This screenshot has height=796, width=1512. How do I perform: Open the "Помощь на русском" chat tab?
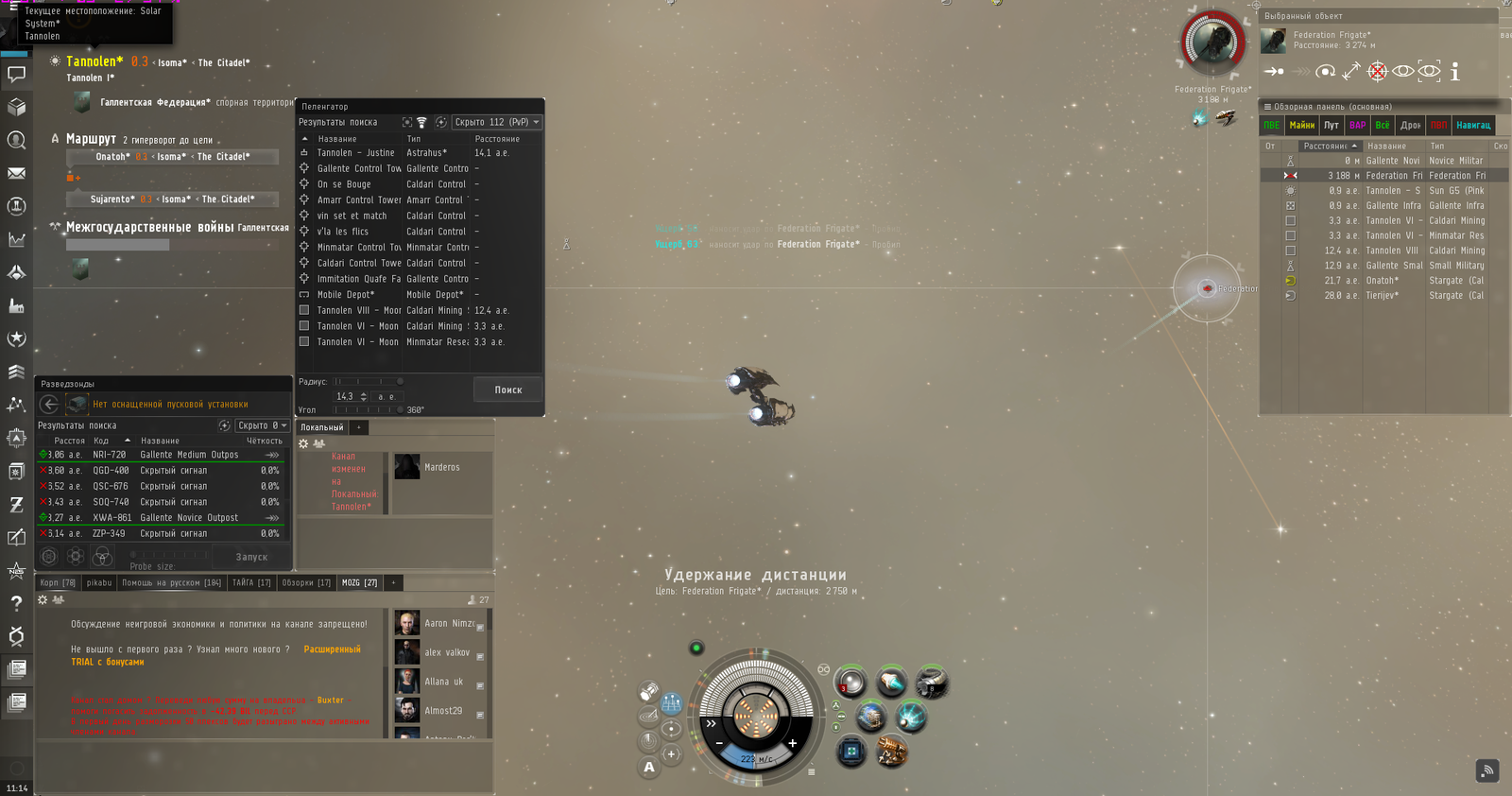(x=171, y=582)
